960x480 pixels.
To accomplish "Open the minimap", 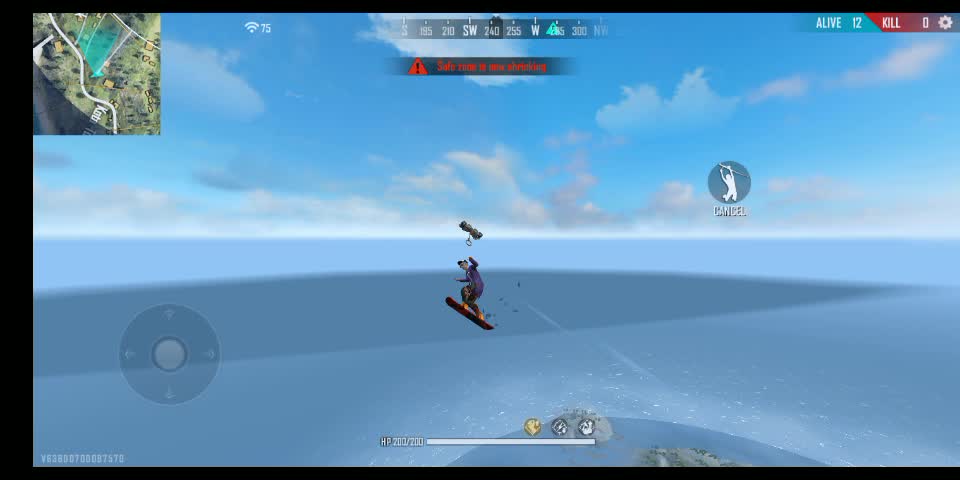I will tap(97, 74).
